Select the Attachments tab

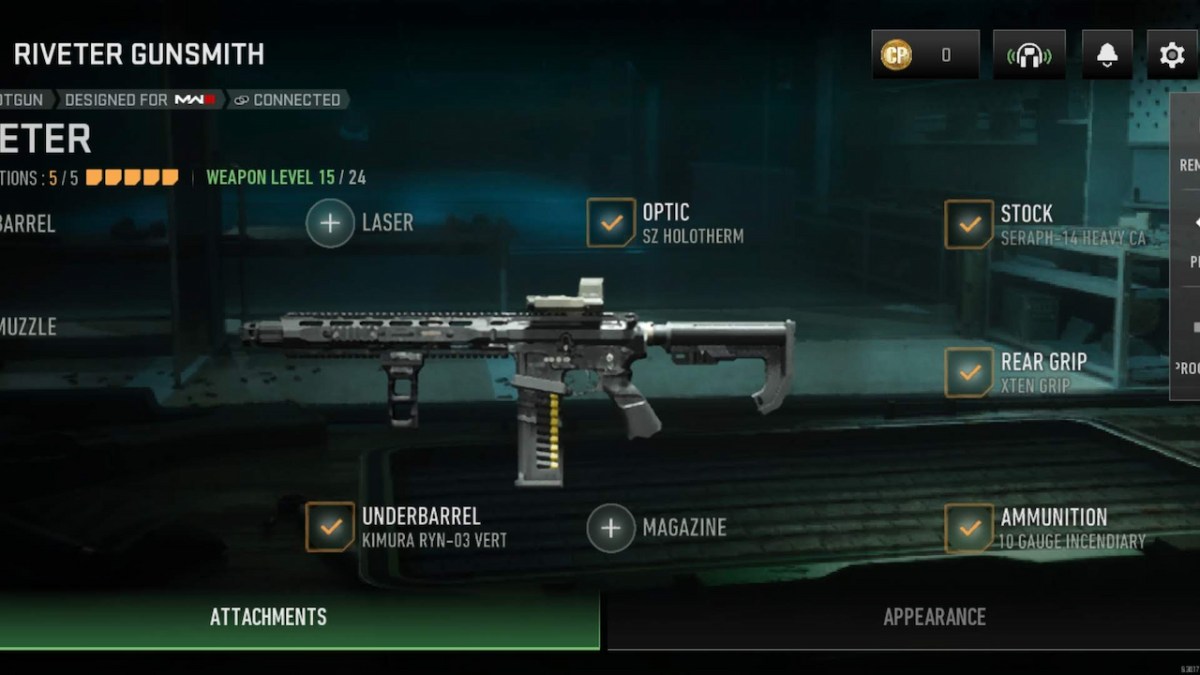click(x=268, y=617)
